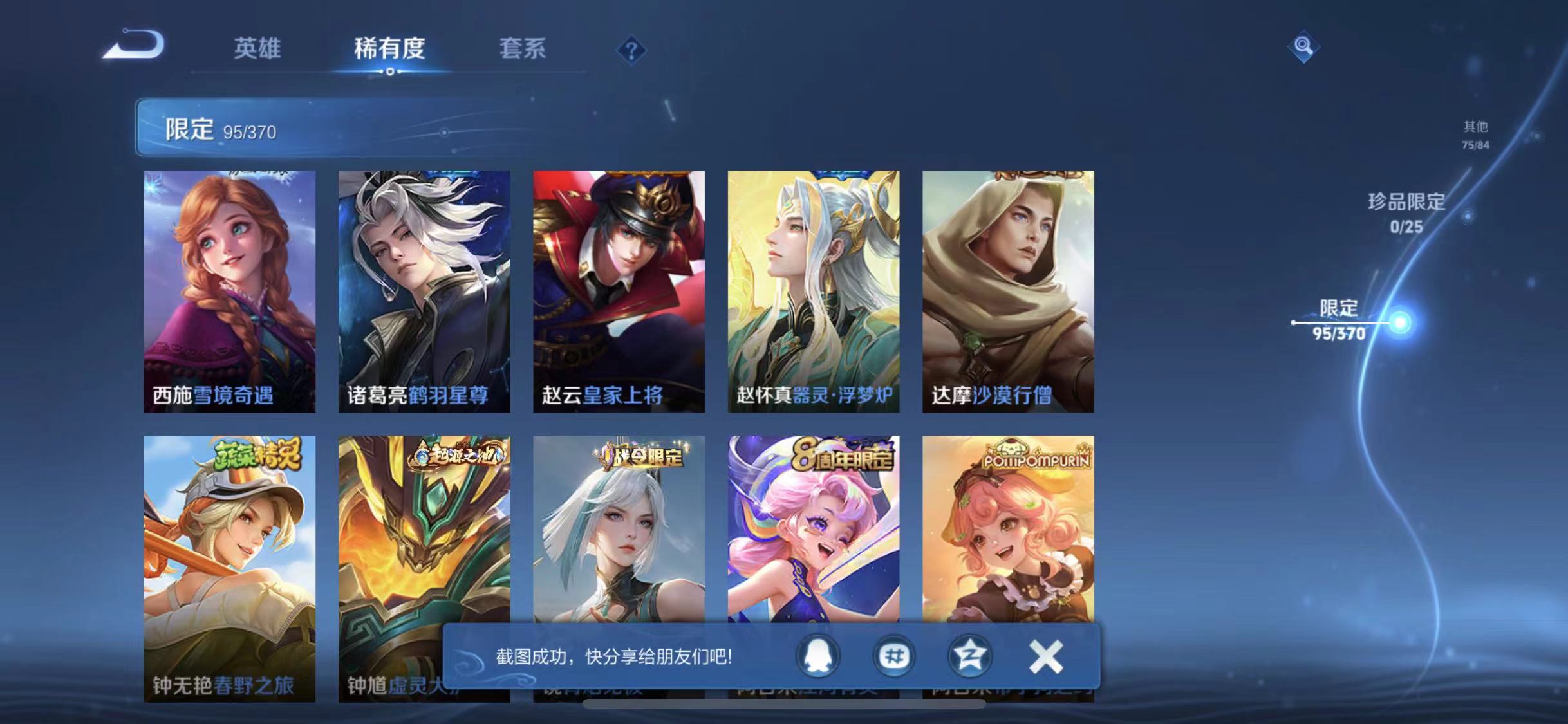Switch to the 套系 tab
Viewport: 1568px width, 724px height.
pos(525,50)
